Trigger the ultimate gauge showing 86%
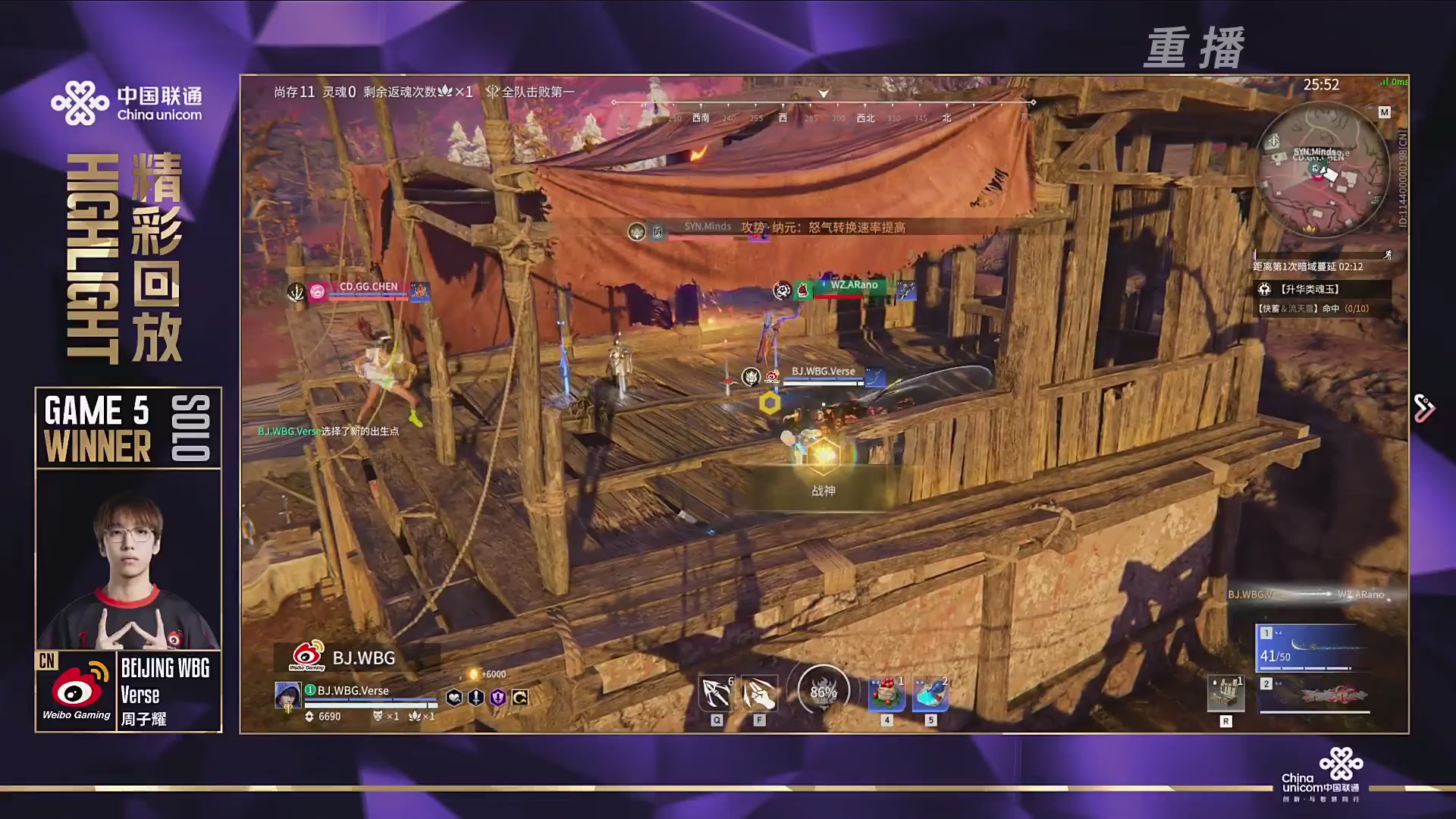The height and width of the screenshot is (819, 1456). click(x=823, y=692)
